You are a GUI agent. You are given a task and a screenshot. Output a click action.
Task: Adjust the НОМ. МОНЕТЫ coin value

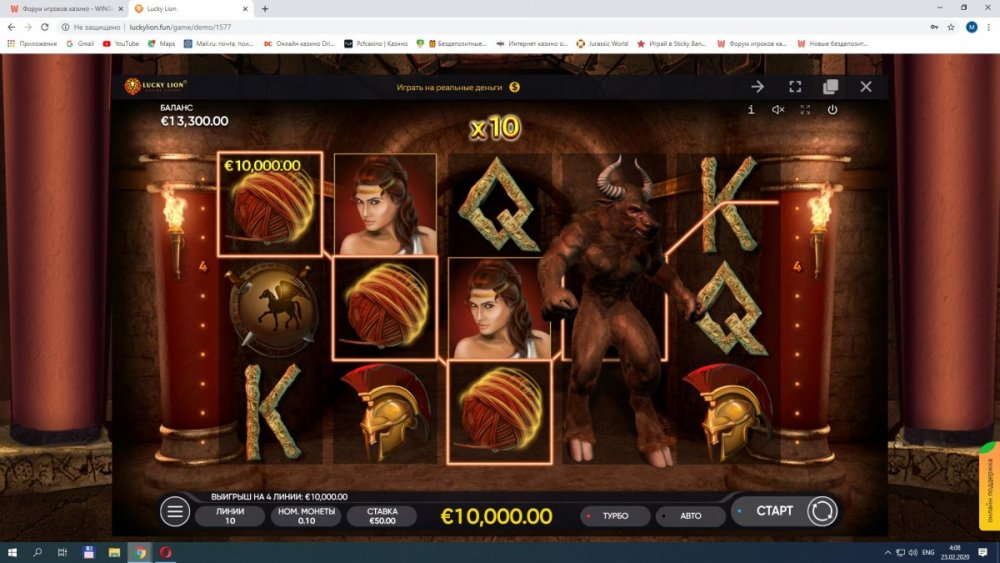(x=306, y=516)
